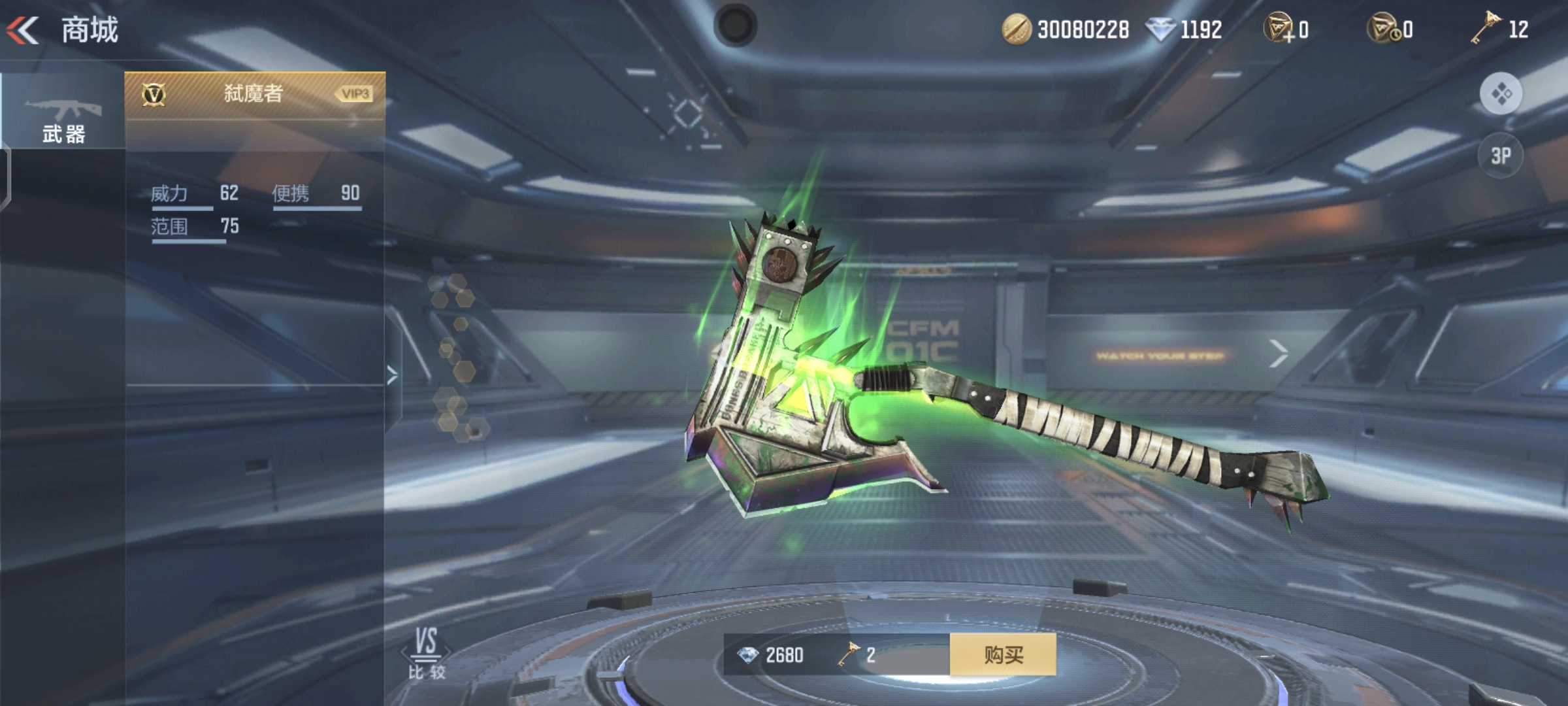The width and height of the screenshot is (1568, 706).
Task: Buy the axe with the 购买 button
Action: [1002, 654]
